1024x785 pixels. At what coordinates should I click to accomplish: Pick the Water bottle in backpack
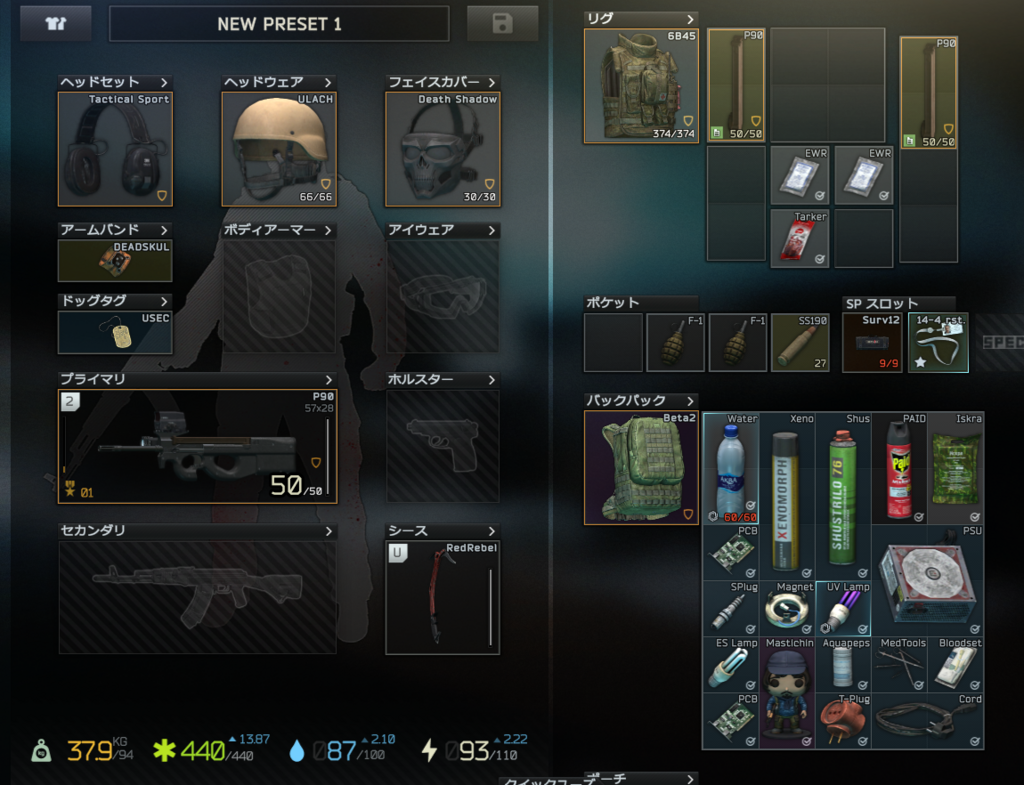(730, 468)
